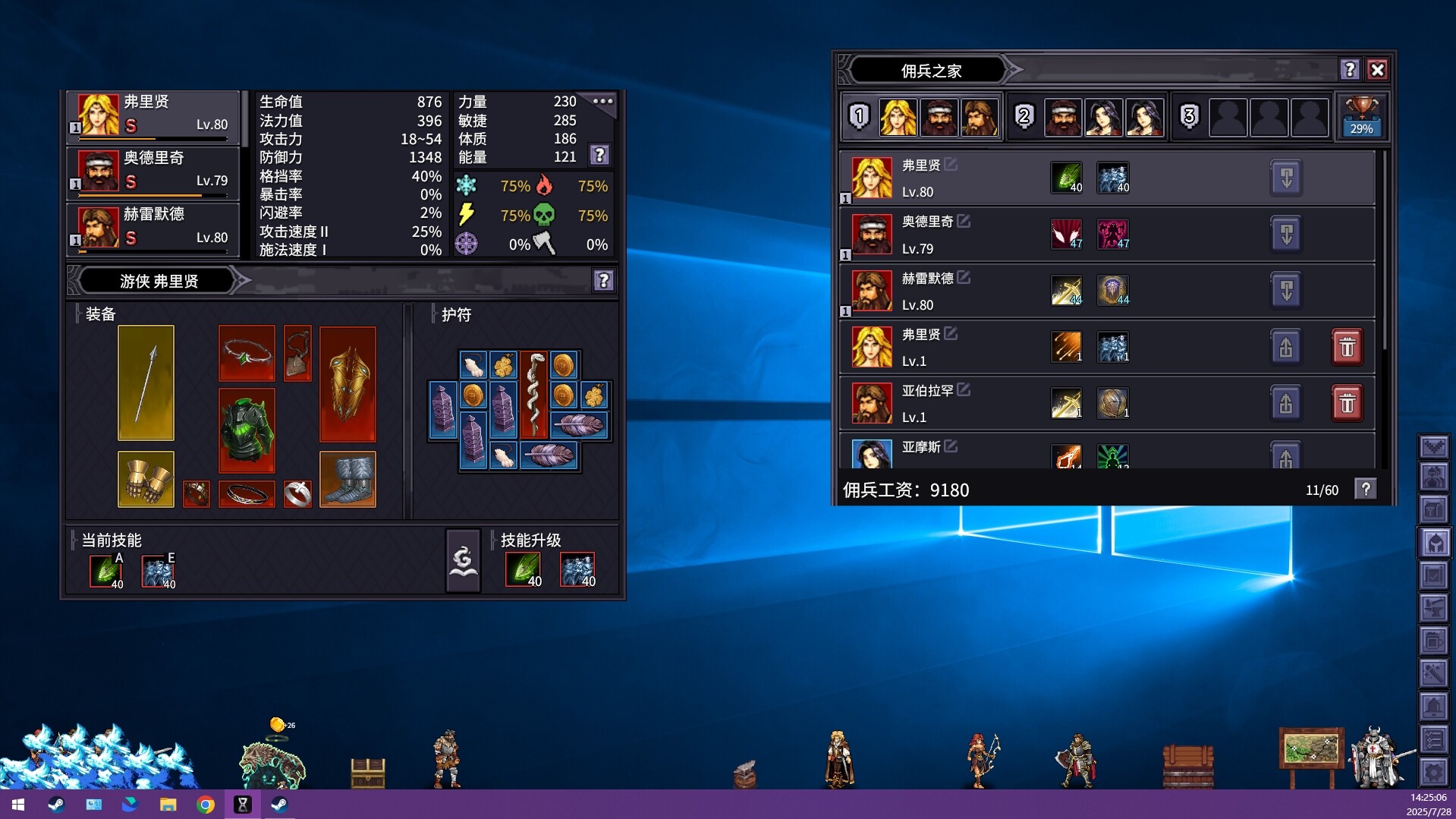Image resolution: width=1456 pixels, height=819 pixels.
Task: Select 赫雷默德 in the party list
Action: point(153,227)
